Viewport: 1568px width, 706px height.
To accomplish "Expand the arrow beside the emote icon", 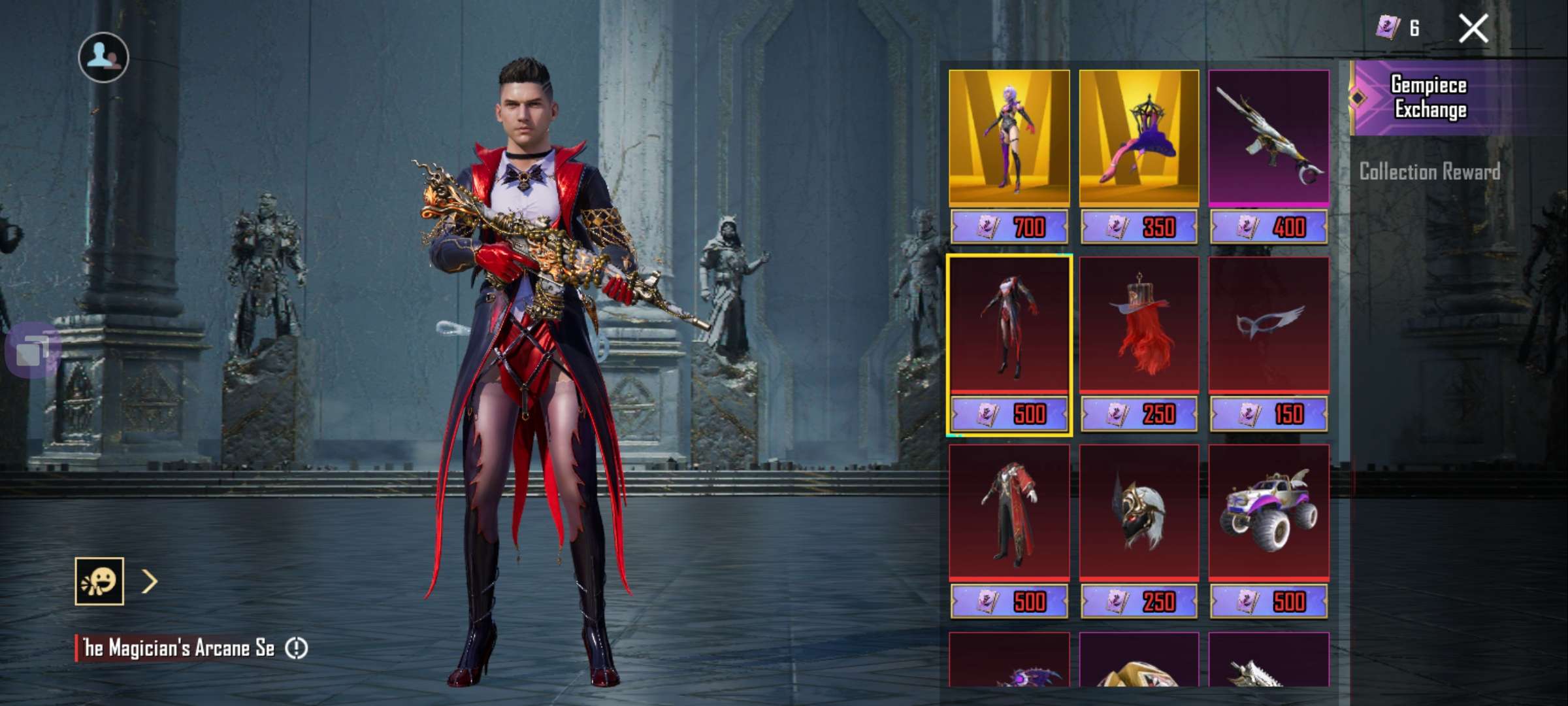I will point(150,581).
